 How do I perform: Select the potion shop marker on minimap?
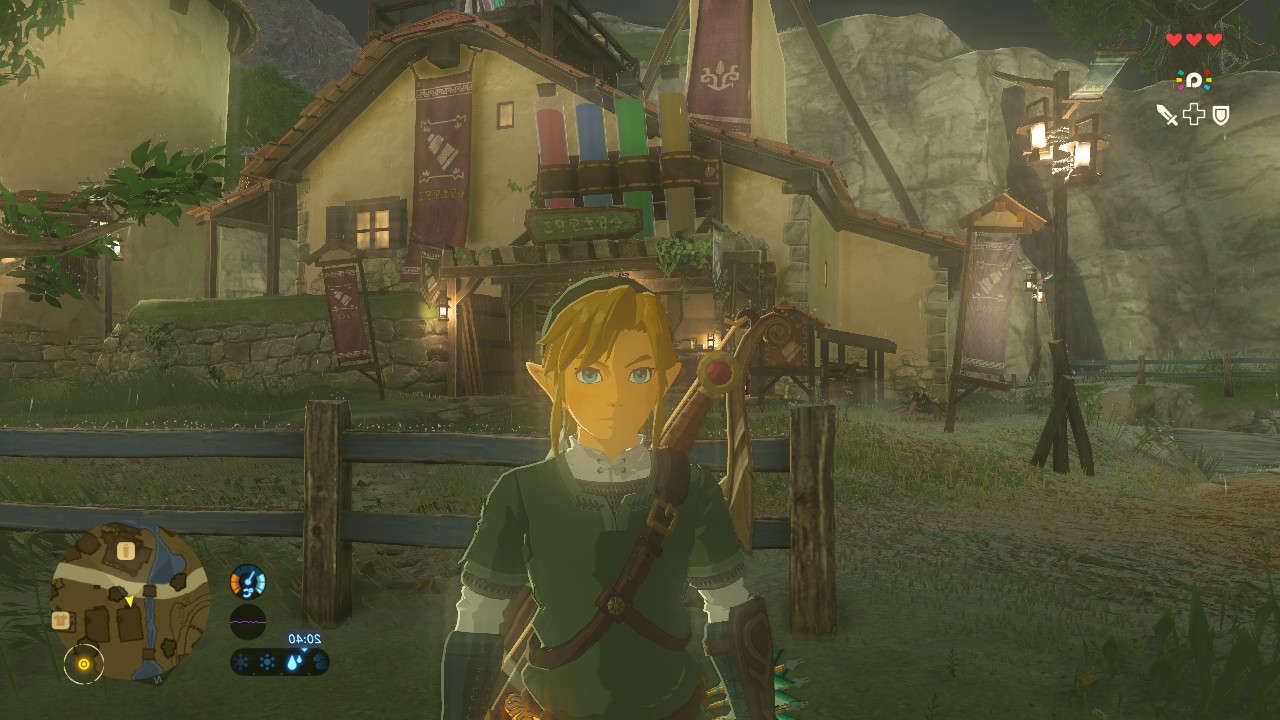click(126, 550)
